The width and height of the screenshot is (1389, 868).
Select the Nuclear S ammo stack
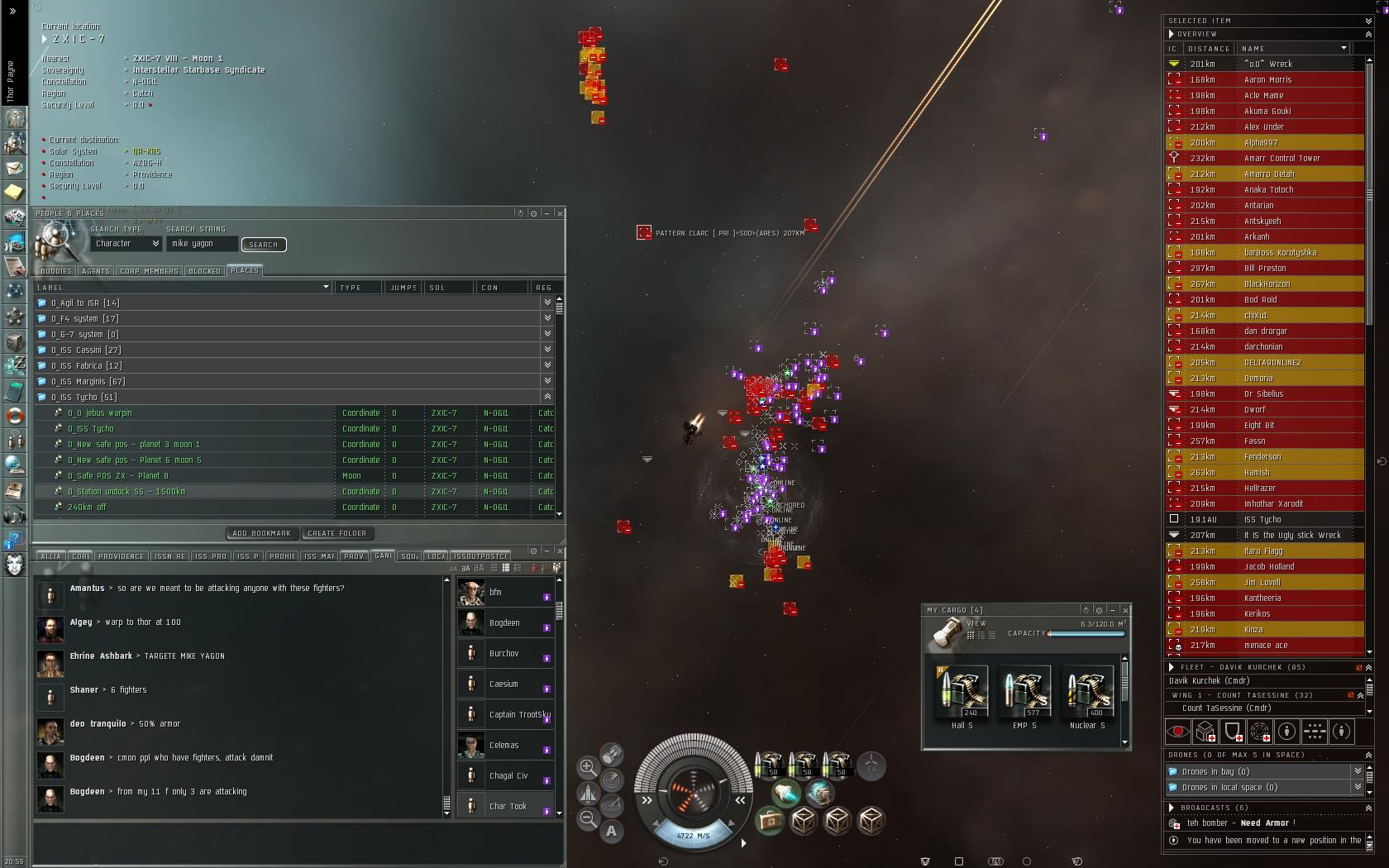pos(1087,692)
